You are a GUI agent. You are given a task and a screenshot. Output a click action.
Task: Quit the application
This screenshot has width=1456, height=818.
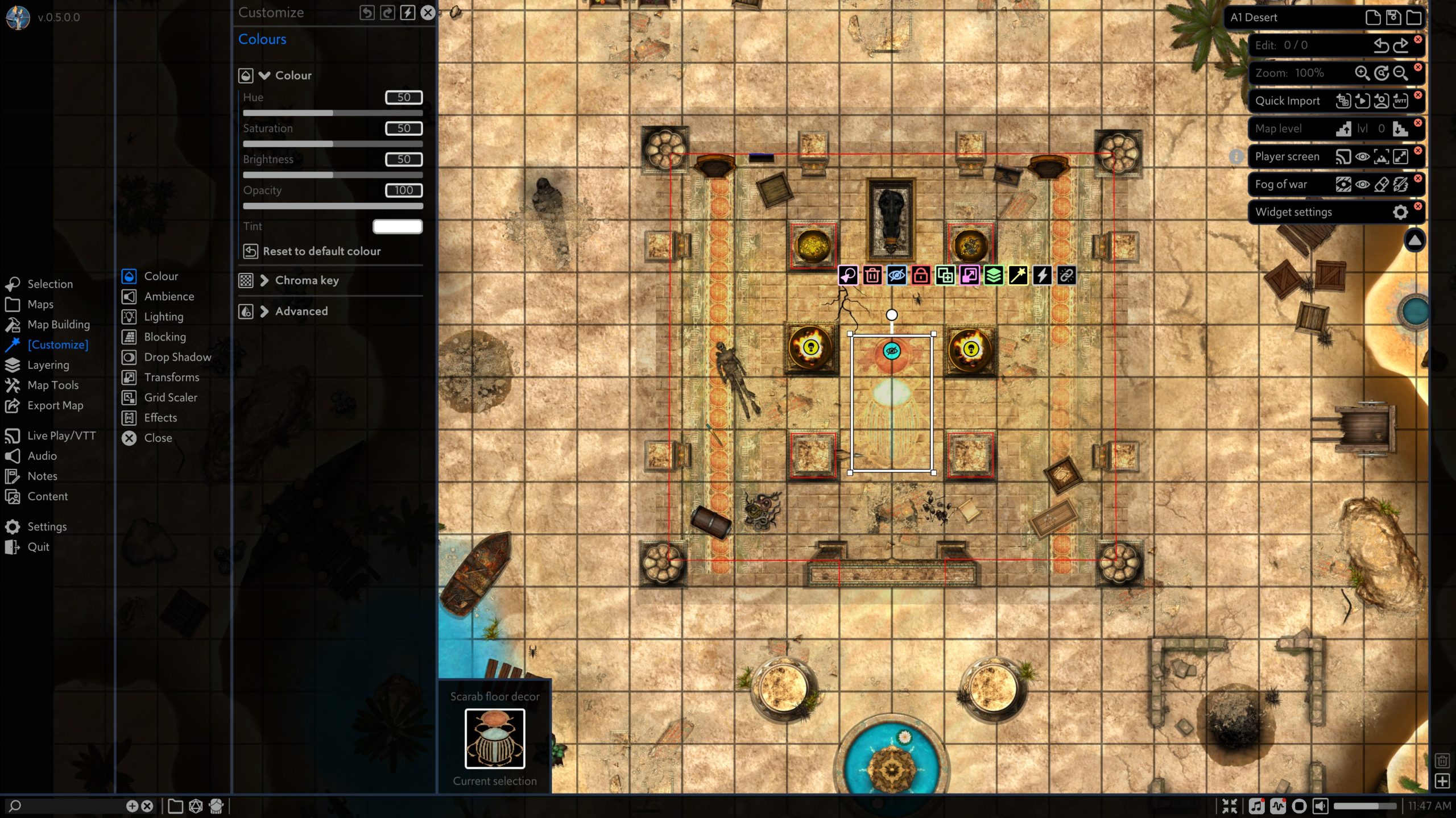point(38,547)
